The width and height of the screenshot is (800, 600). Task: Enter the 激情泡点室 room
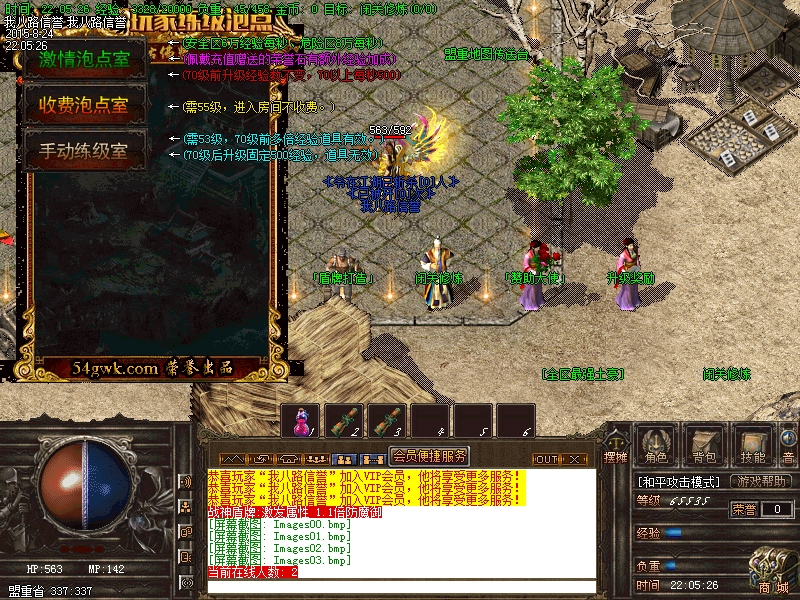pyautogui.click(x=85, y=59)
